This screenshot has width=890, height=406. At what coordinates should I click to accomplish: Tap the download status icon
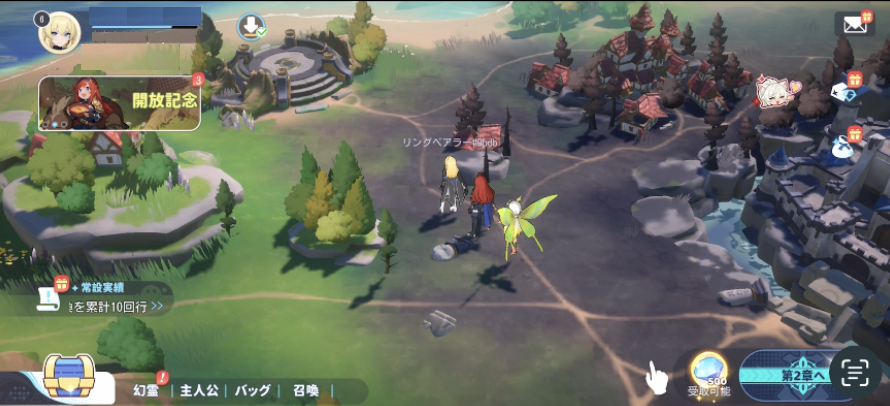(x=249, y=27)
